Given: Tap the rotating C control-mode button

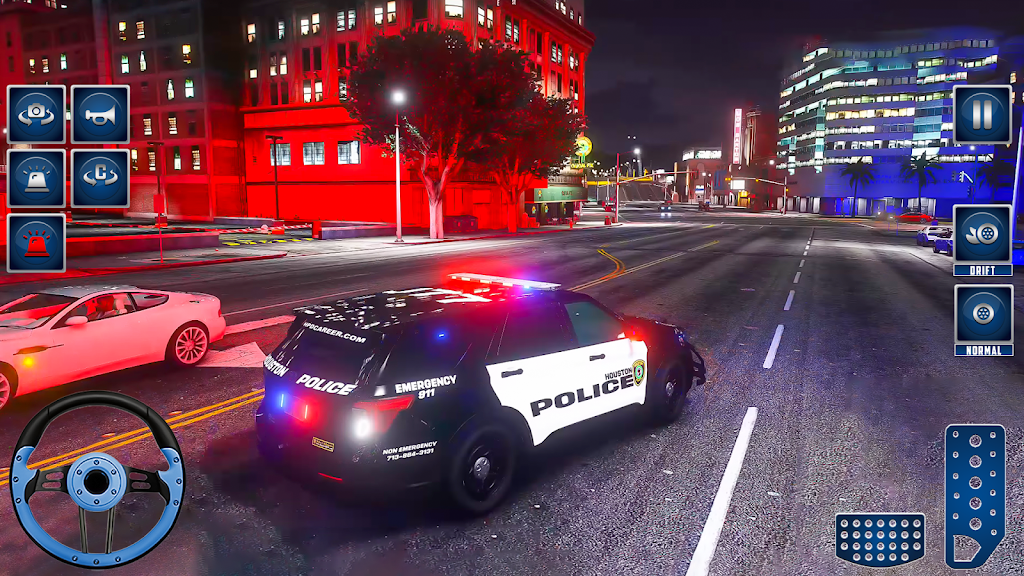Looking at the screenshot, I should [x=100, y=178].
